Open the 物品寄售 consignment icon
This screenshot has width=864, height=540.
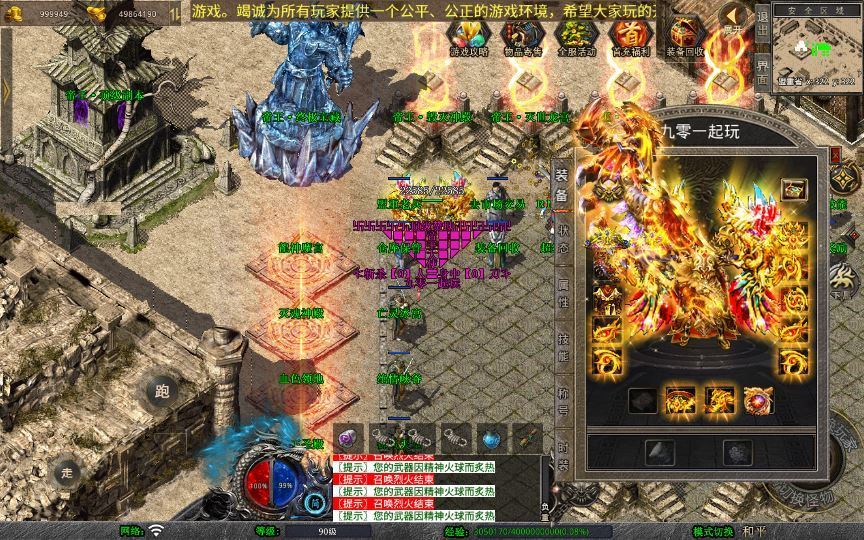point(520,36)
